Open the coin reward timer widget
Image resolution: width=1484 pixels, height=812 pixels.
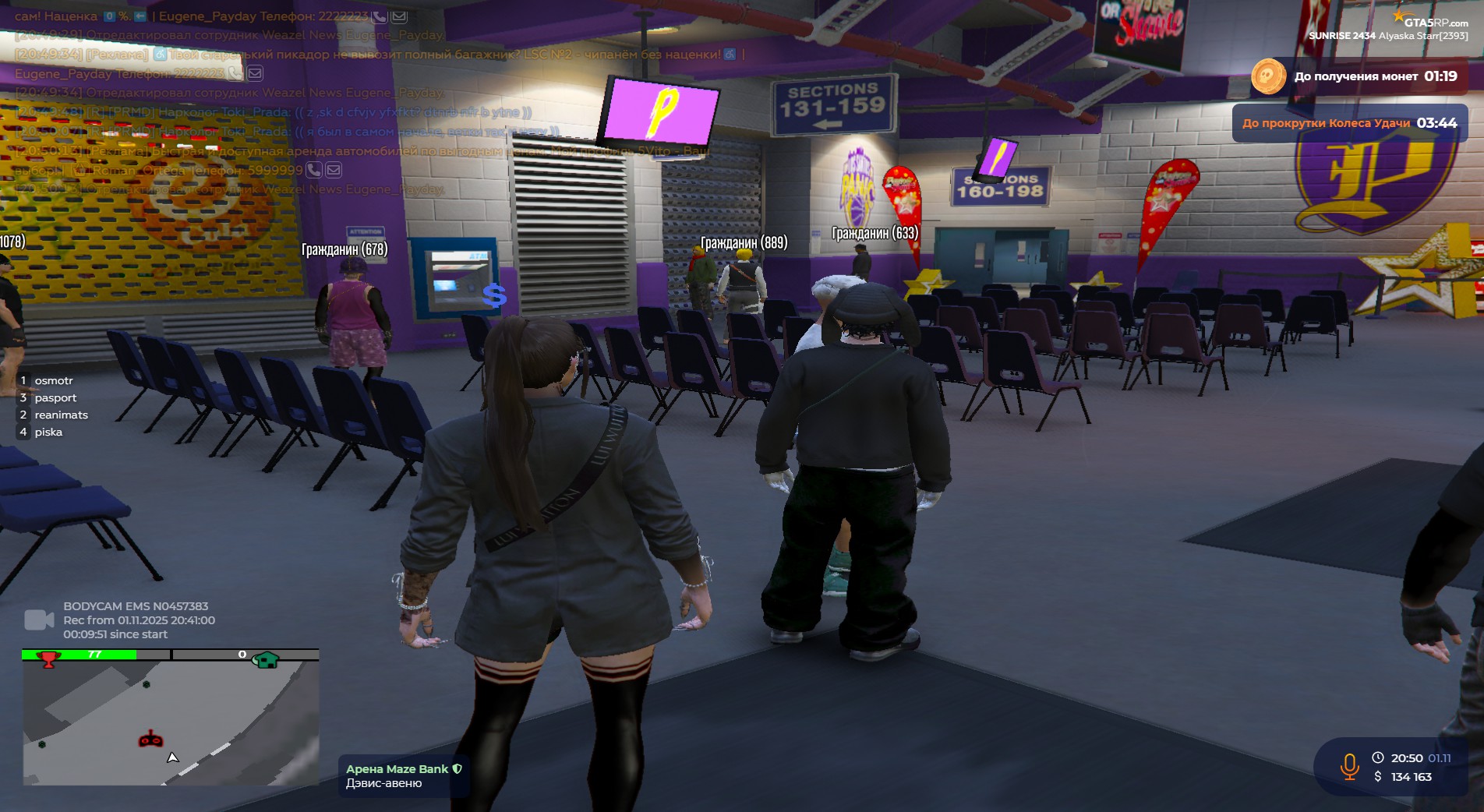pyautogui.click(x=1356, y=76)
